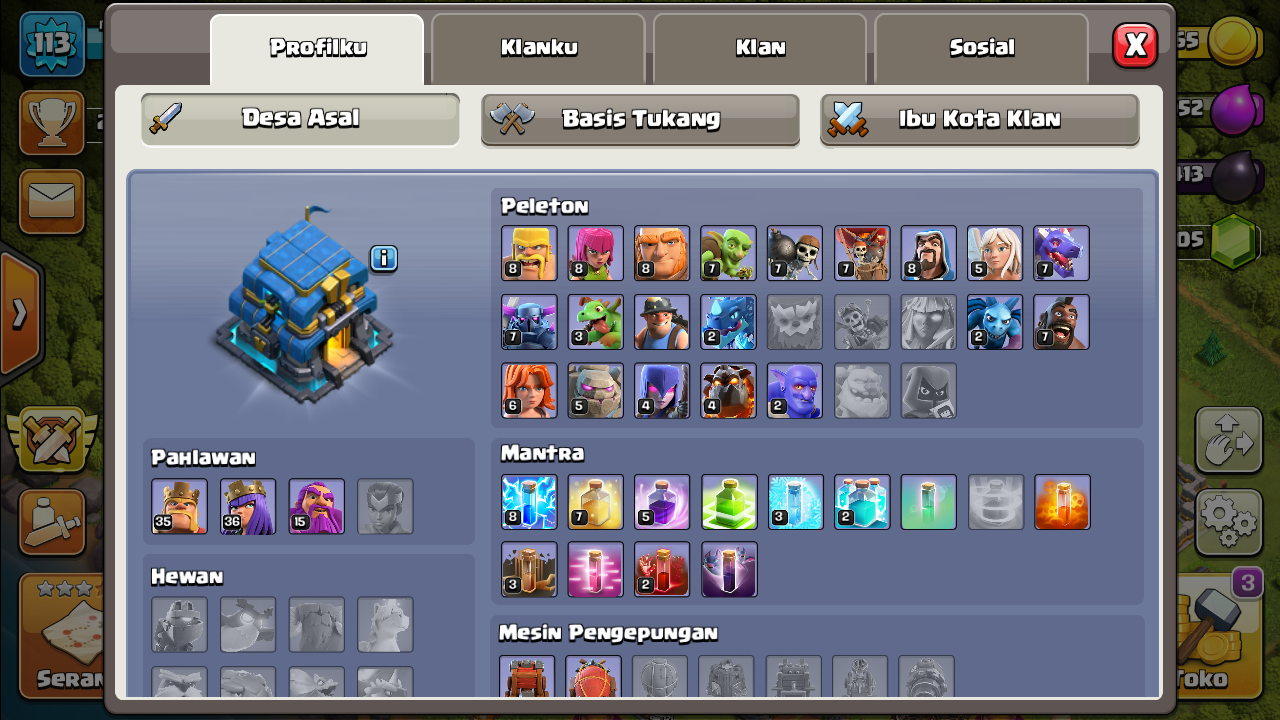
Task: Select the Barbarian King hero portrait
Action: pyautogui.click(x=178, y=507)
